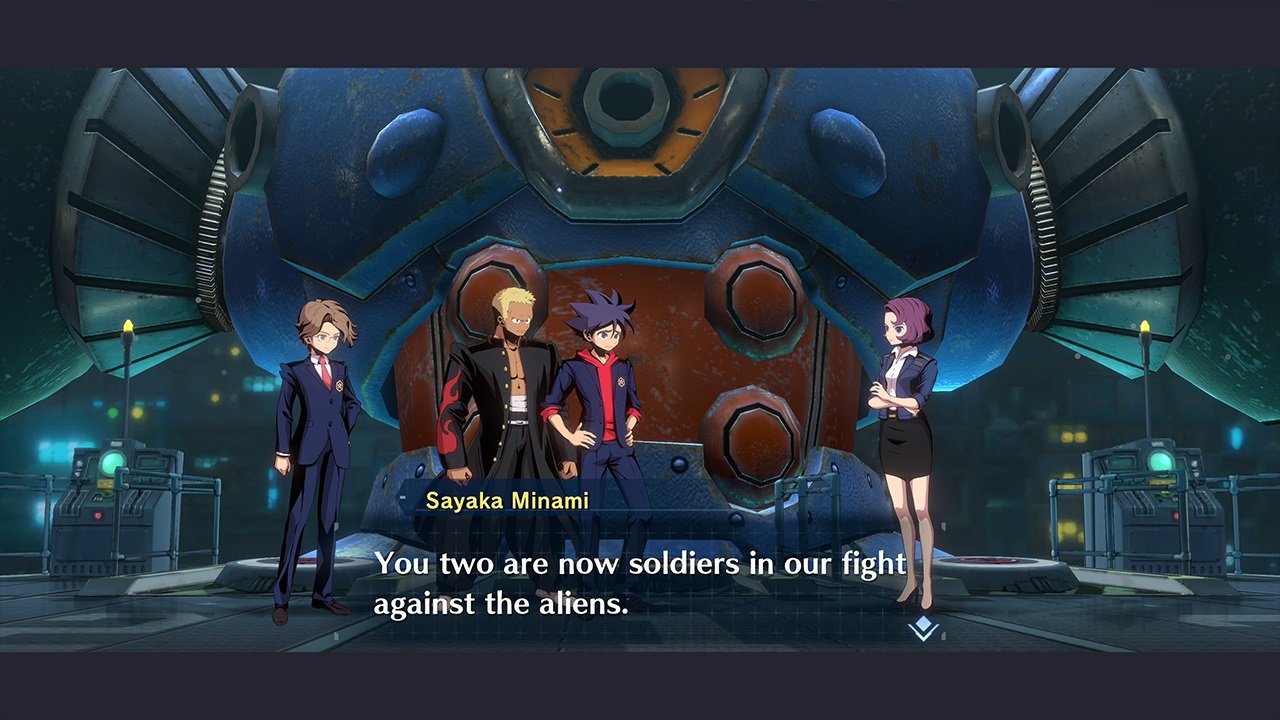Screen dimensions: 1280x720
Task: Select the character Sayaka Minami
Action: 905,420
